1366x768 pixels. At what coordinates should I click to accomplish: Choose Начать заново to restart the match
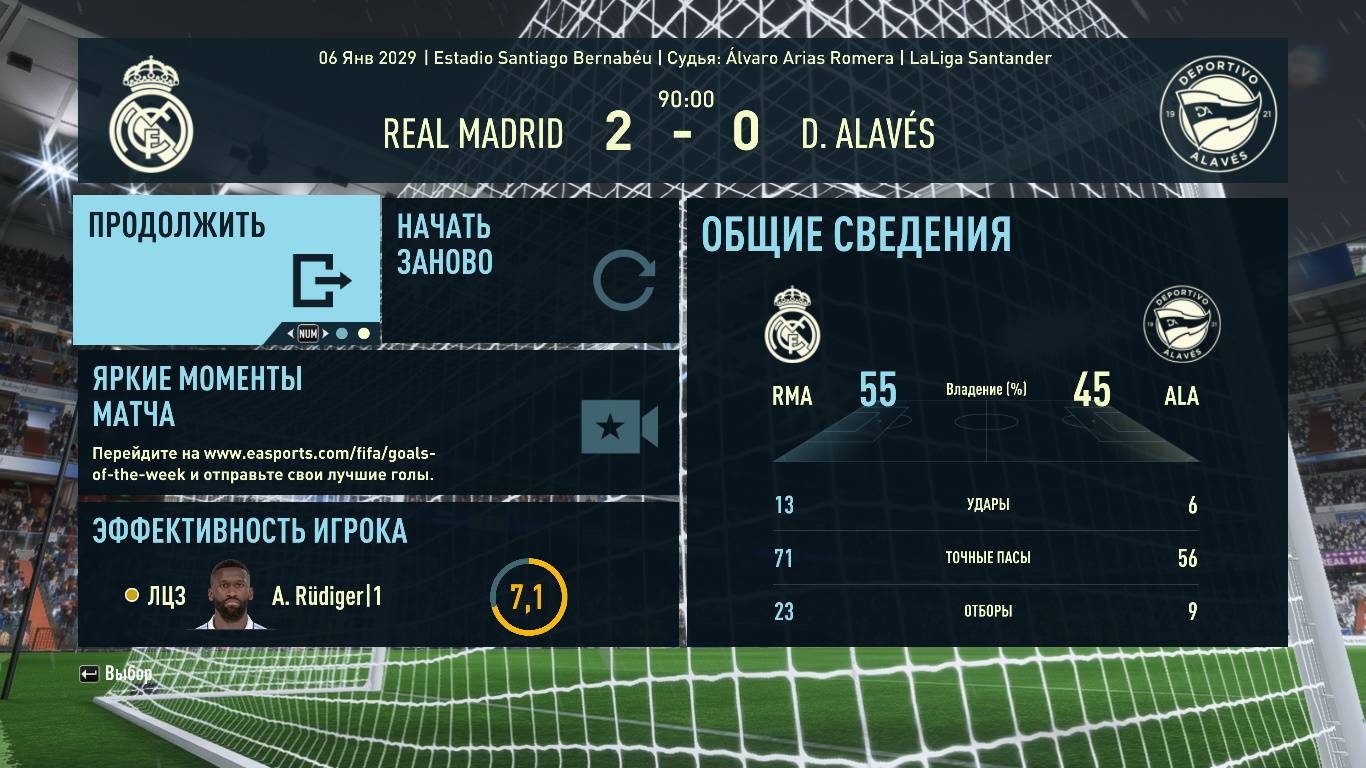pos(530,269)
